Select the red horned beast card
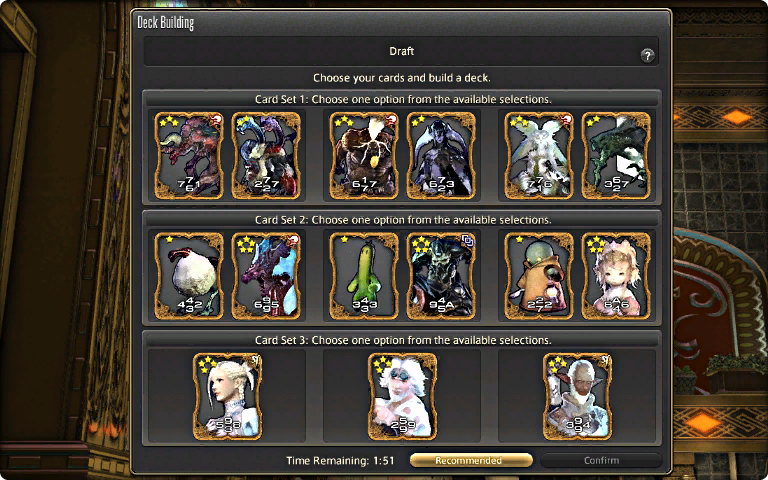This screenshot has height=480, width=768. (x=190, y=154)
